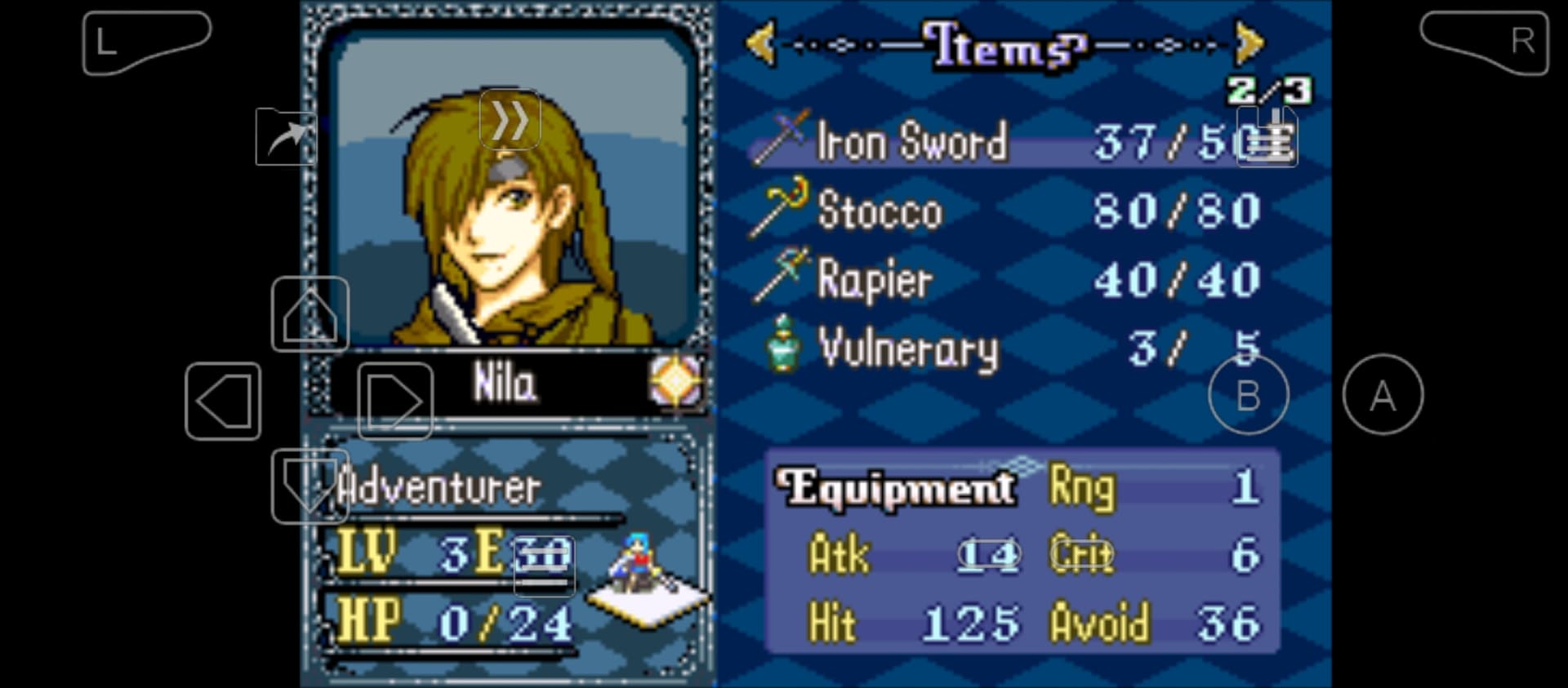
Task: Go to the next page with the right gold arrow
Action: point(1249,42)
